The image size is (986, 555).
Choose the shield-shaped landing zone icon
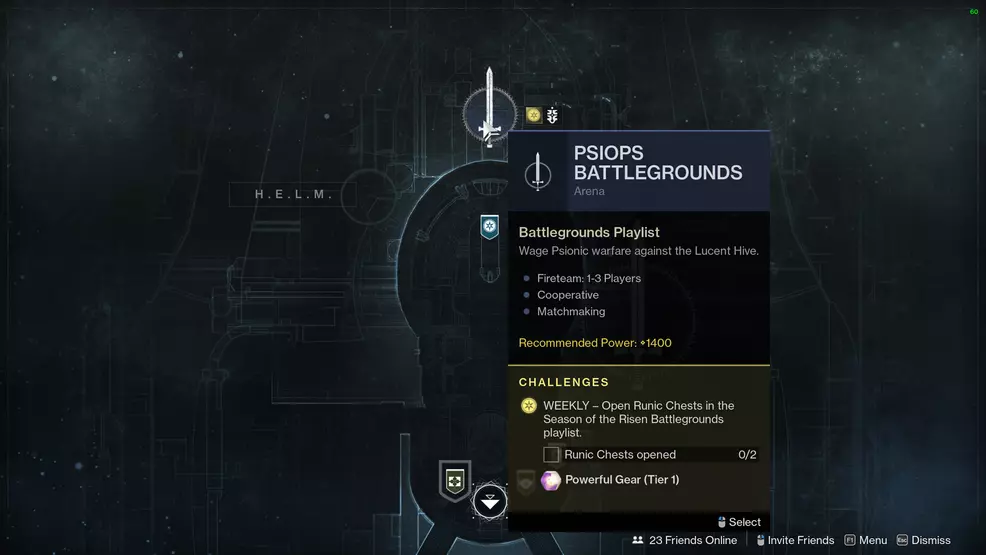455,481
